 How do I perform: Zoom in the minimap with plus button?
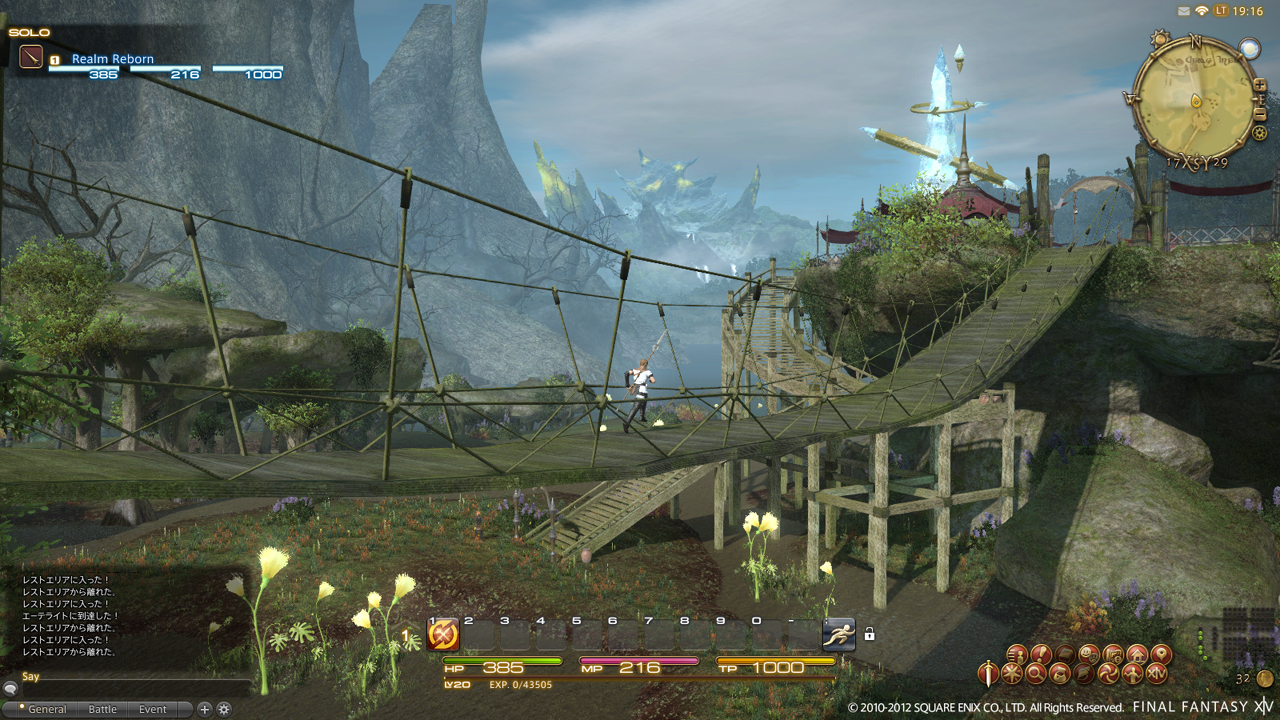(x=1261, y=86)
